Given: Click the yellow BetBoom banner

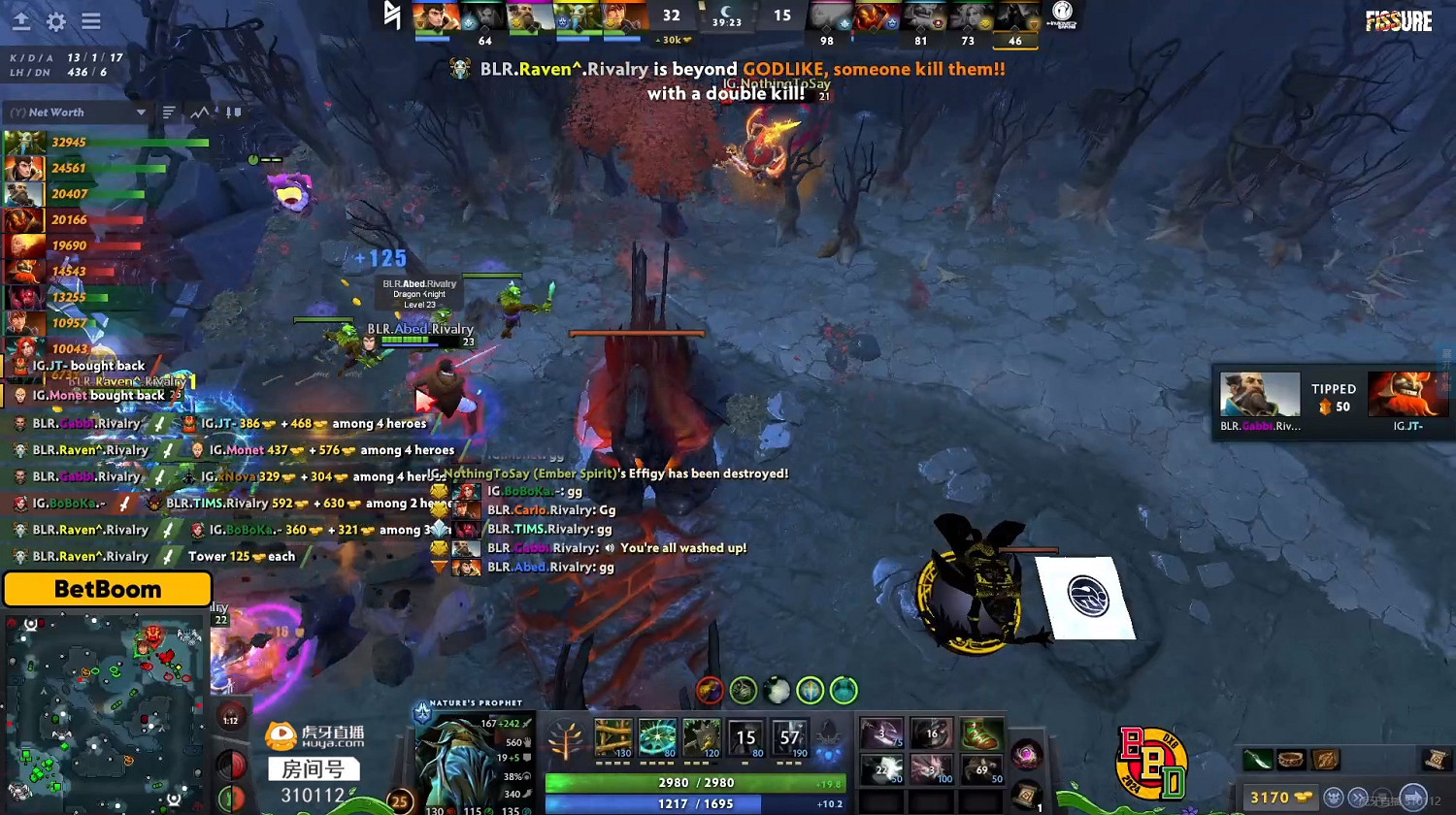Looking at the screenshot, I should (x=107, y=589).
